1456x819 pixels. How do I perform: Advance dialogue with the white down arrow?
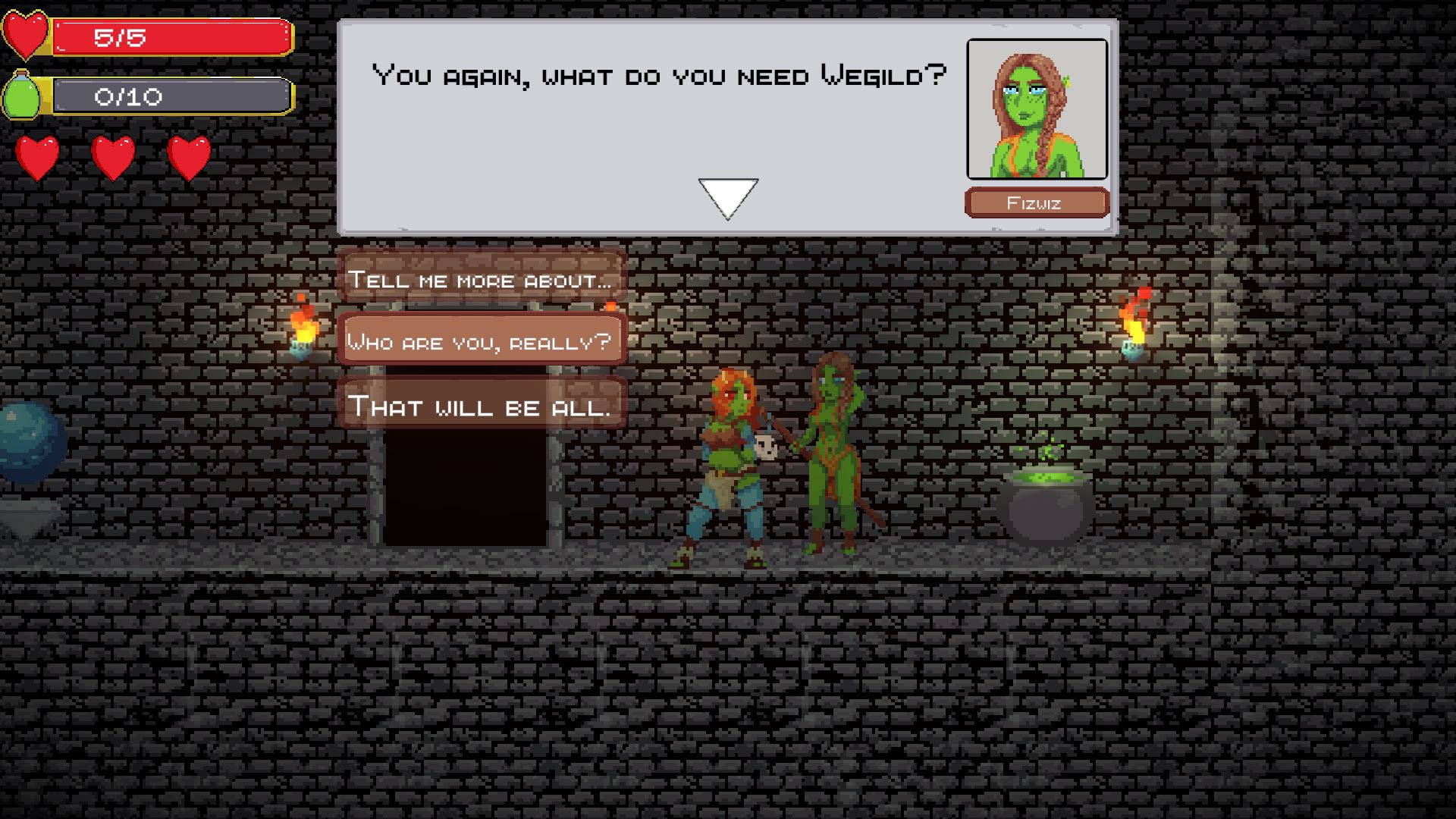click(x=727, y=197)
